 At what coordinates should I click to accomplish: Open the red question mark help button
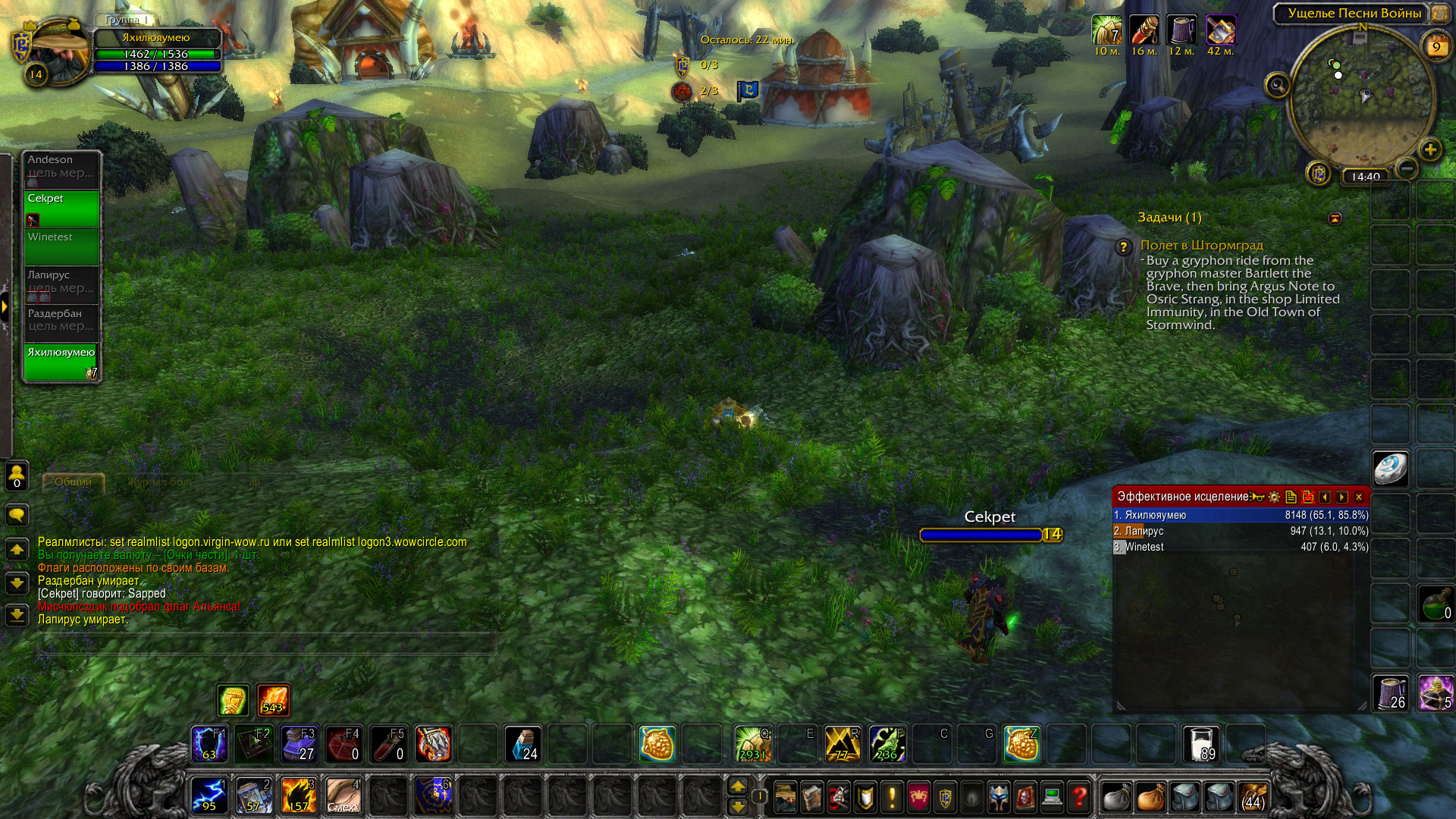1078,797
